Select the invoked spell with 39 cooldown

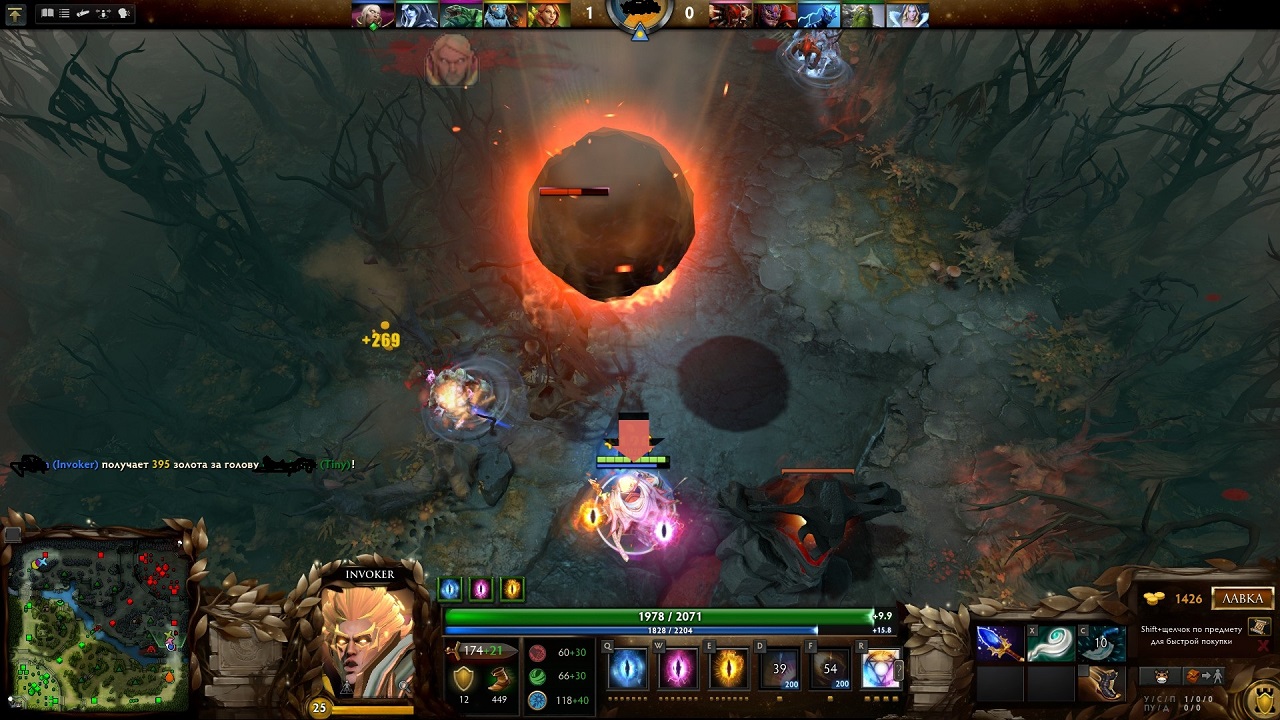coord(779,668)
